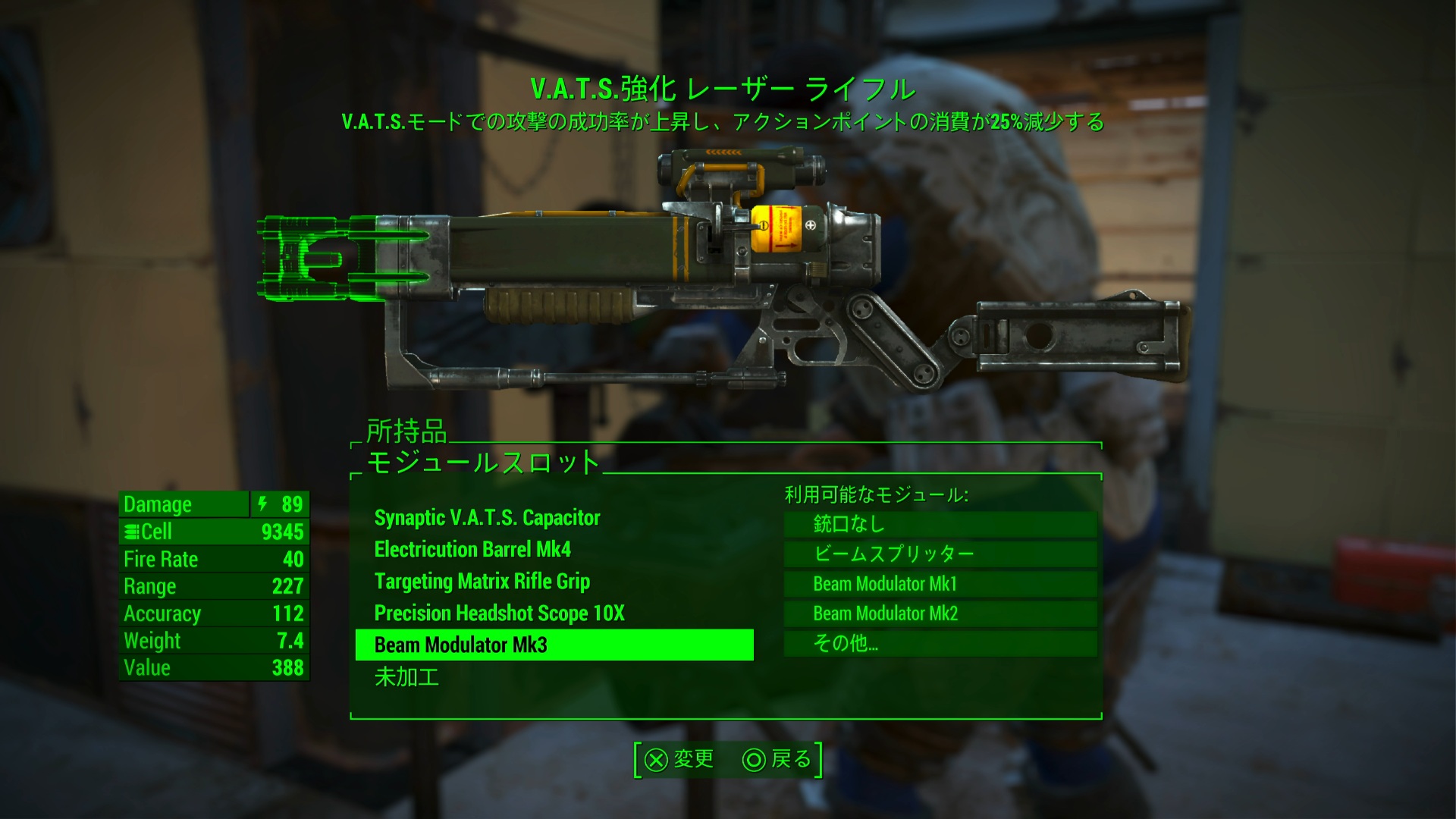Pick the ビームスプリッター module
Image resolution: width=1456 pixels, height=819 pixels.
pos(940,554)
